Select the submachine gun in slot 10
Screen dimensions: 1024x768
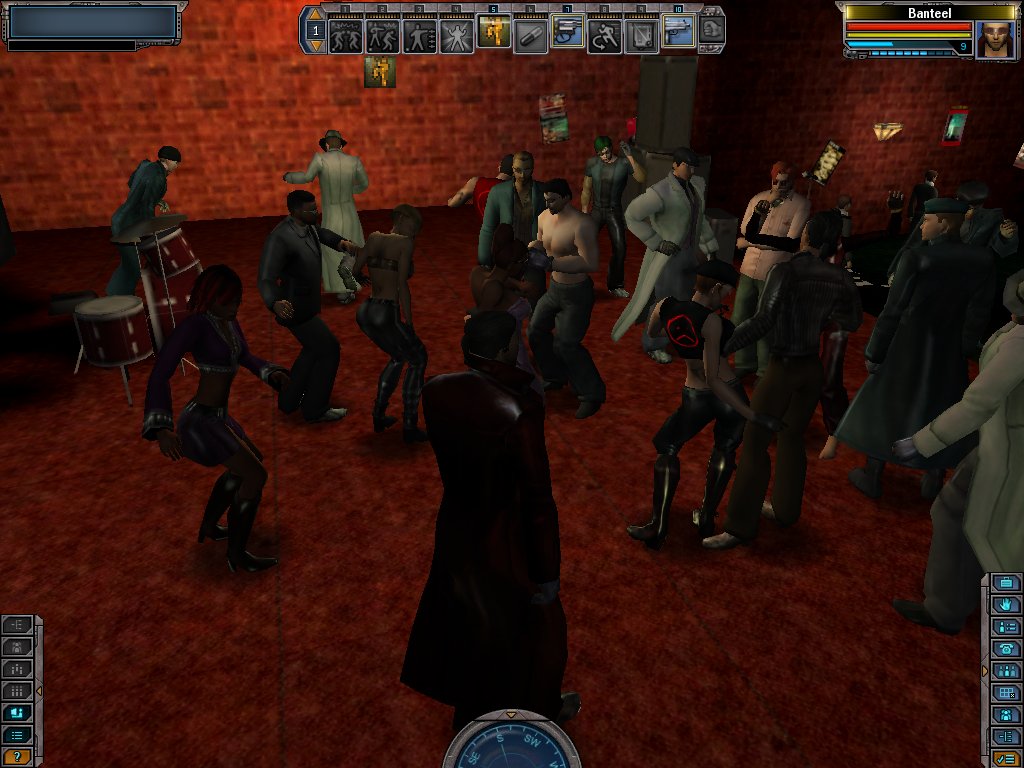point(678,32)
